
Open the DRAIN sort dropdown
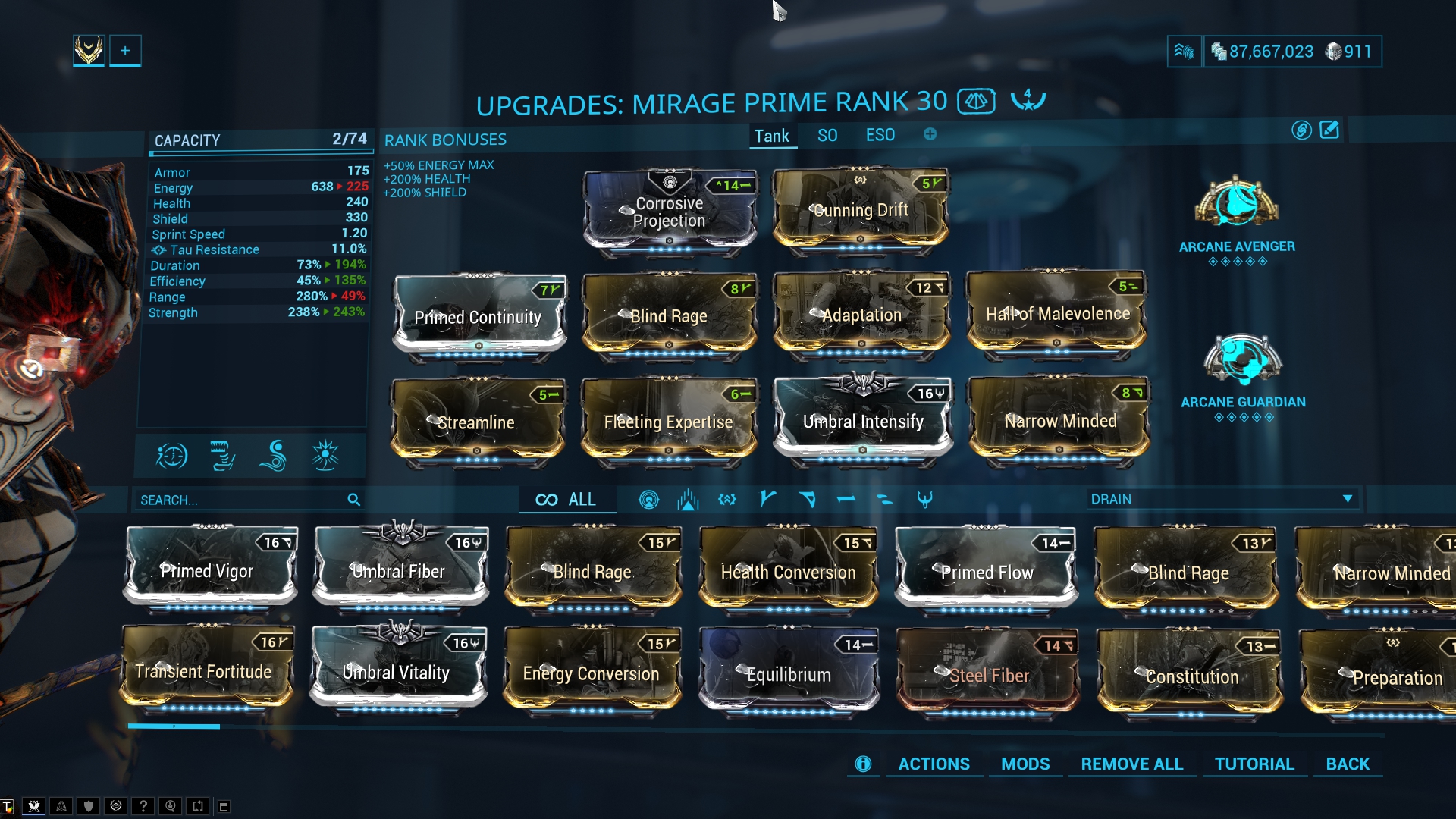[x=1221, y=499]
